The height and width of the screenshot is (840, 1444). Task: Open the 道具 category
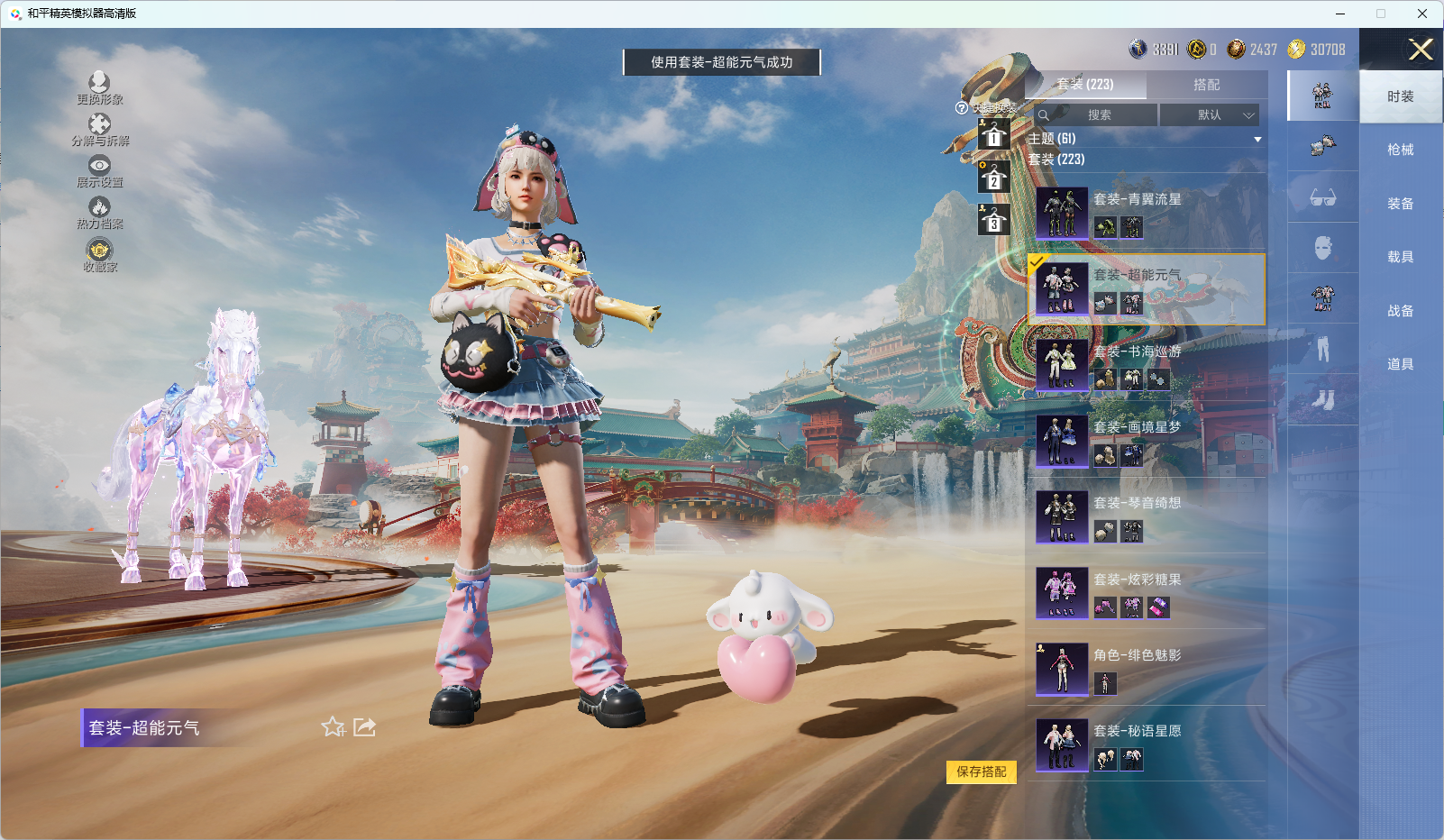click(1400, 364)
